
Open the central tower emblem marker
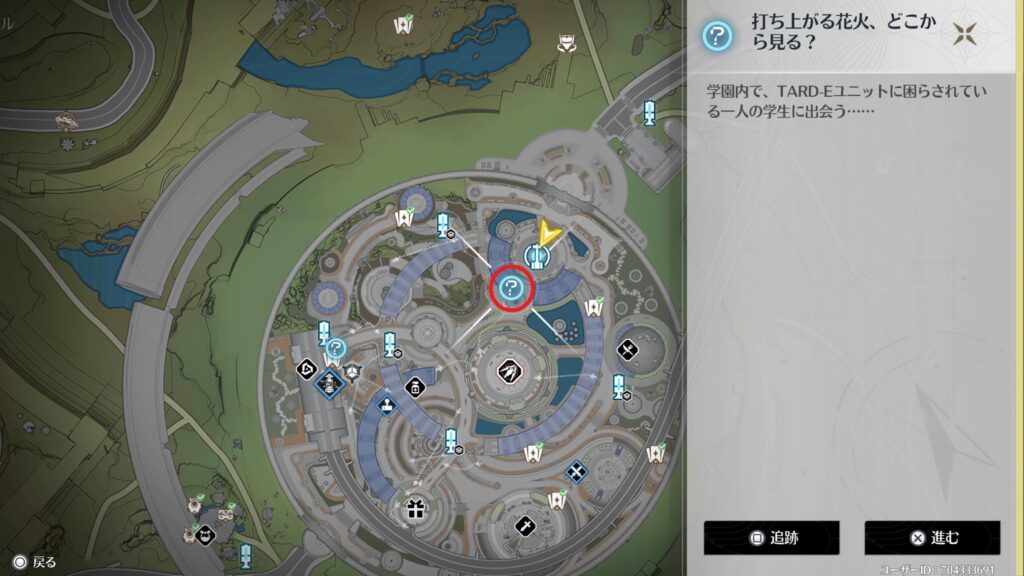click(x=509, y=371)
